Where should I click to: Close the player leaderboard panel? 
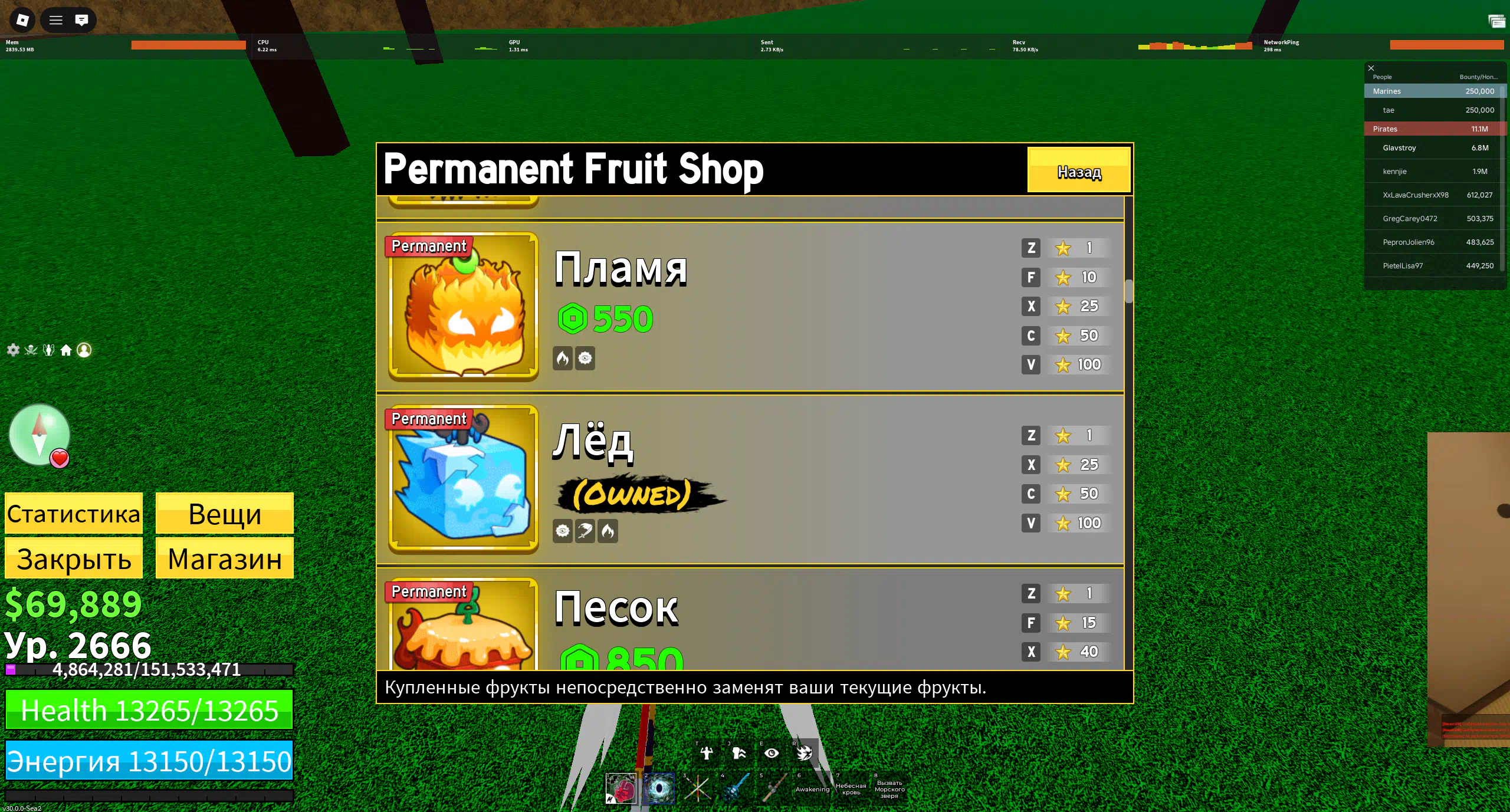[x=1371, y=68]
